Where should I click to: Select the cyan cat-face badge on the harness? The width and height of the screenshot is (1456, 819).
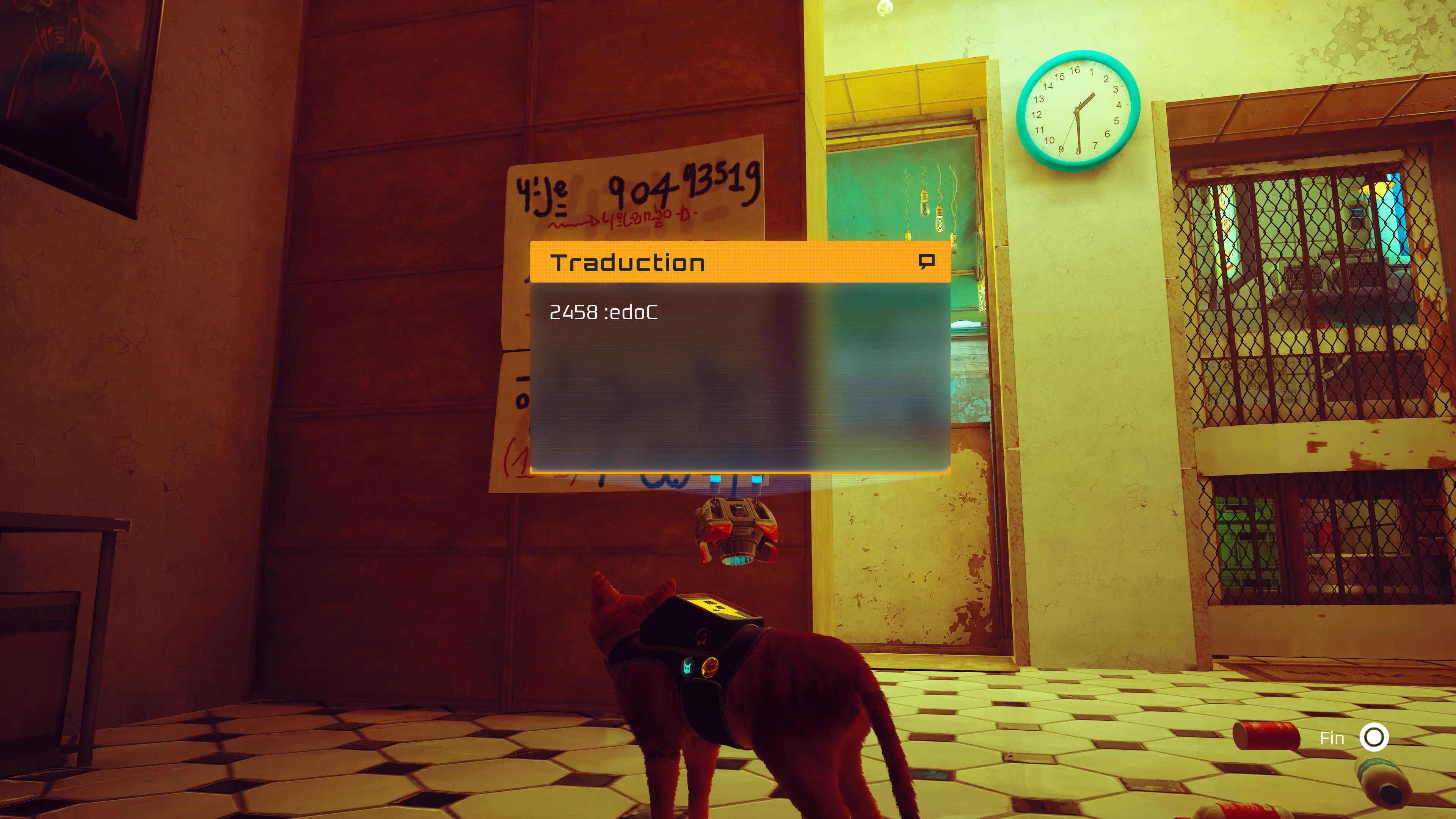tap(687, 667)
